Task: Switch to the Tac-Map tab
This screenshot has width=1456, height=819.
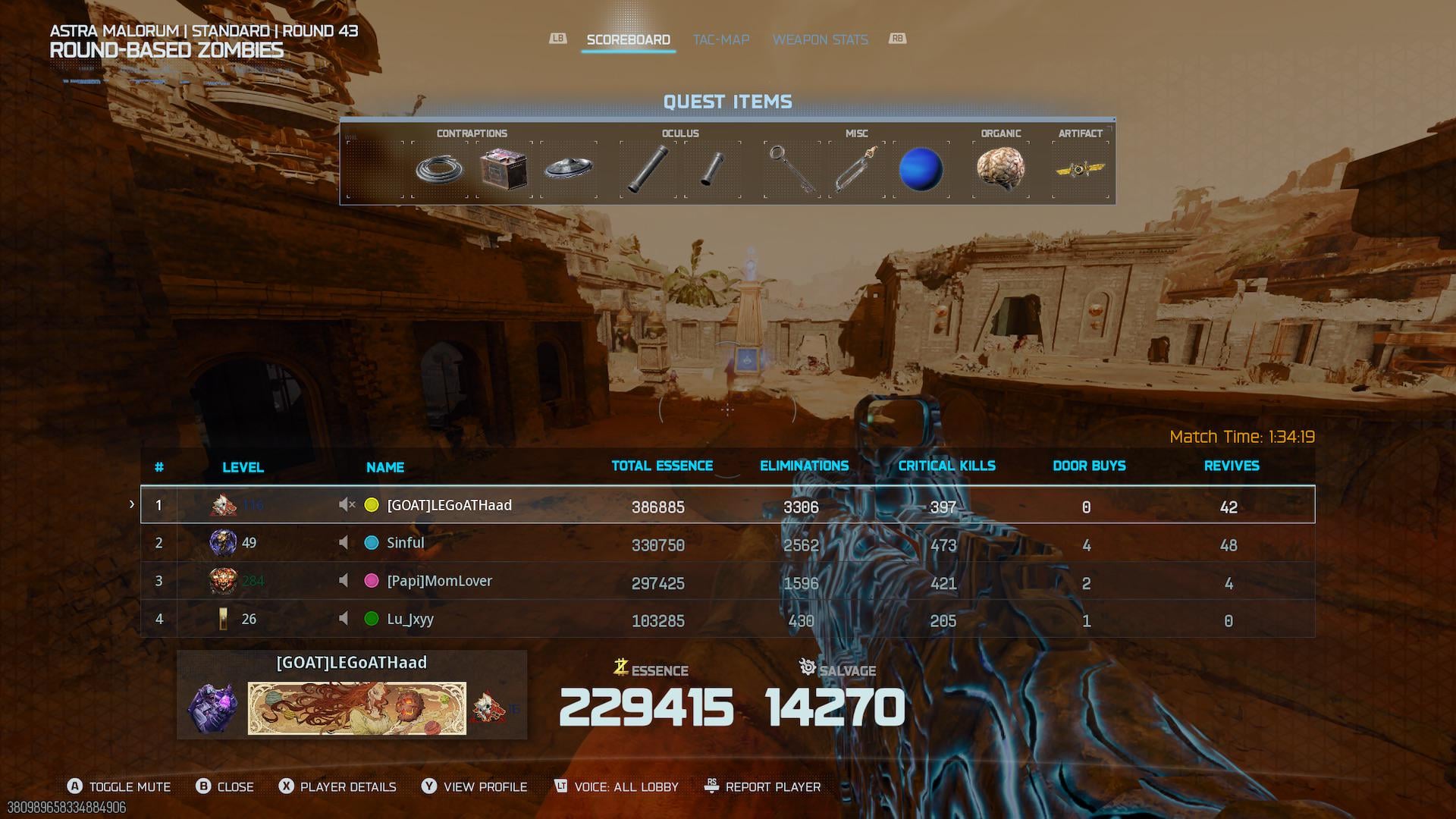Action: point(720,39)
